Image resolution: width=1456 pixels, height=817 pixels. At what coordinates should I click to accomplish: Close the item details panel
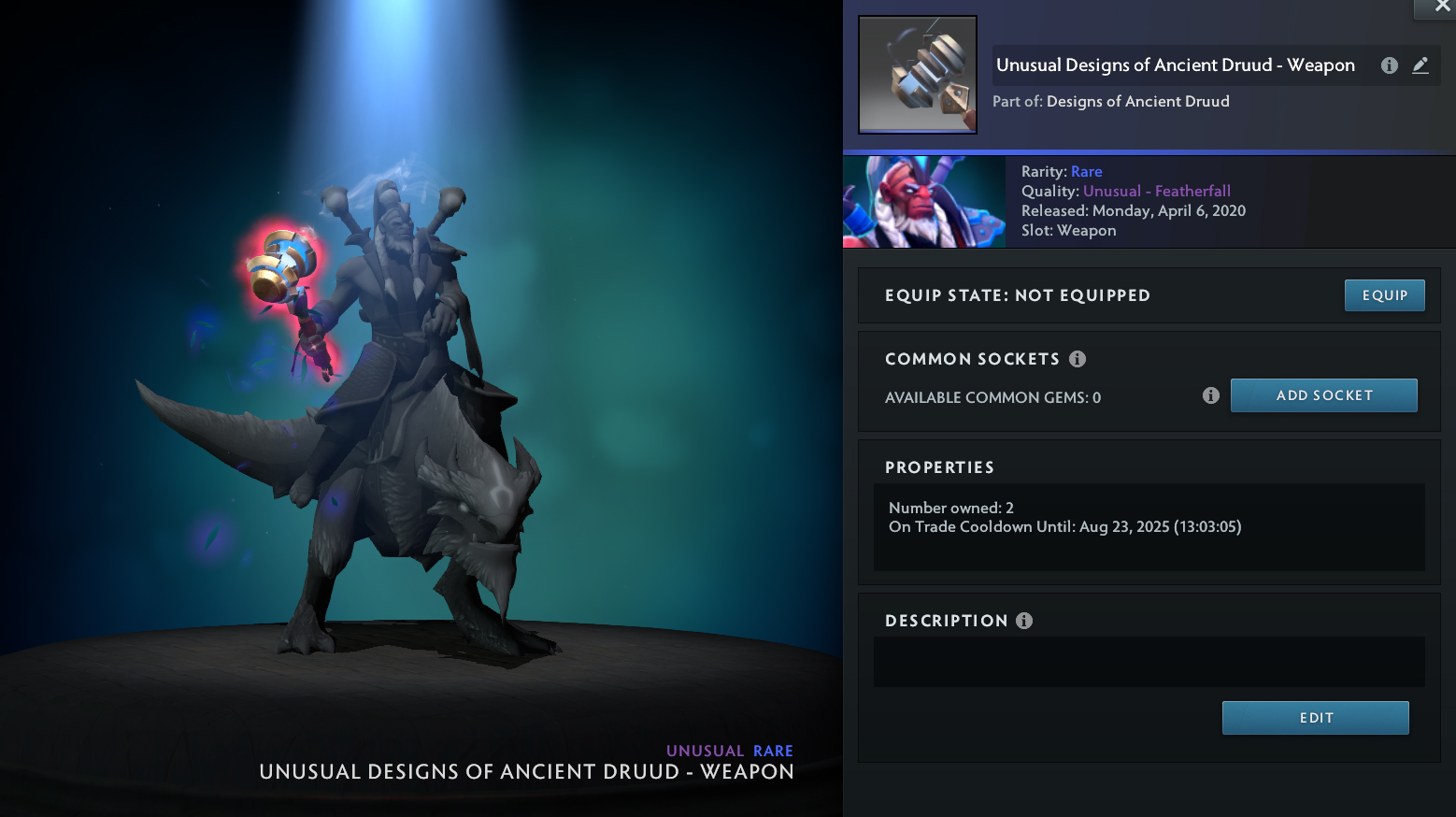(x=1442, y=7)
